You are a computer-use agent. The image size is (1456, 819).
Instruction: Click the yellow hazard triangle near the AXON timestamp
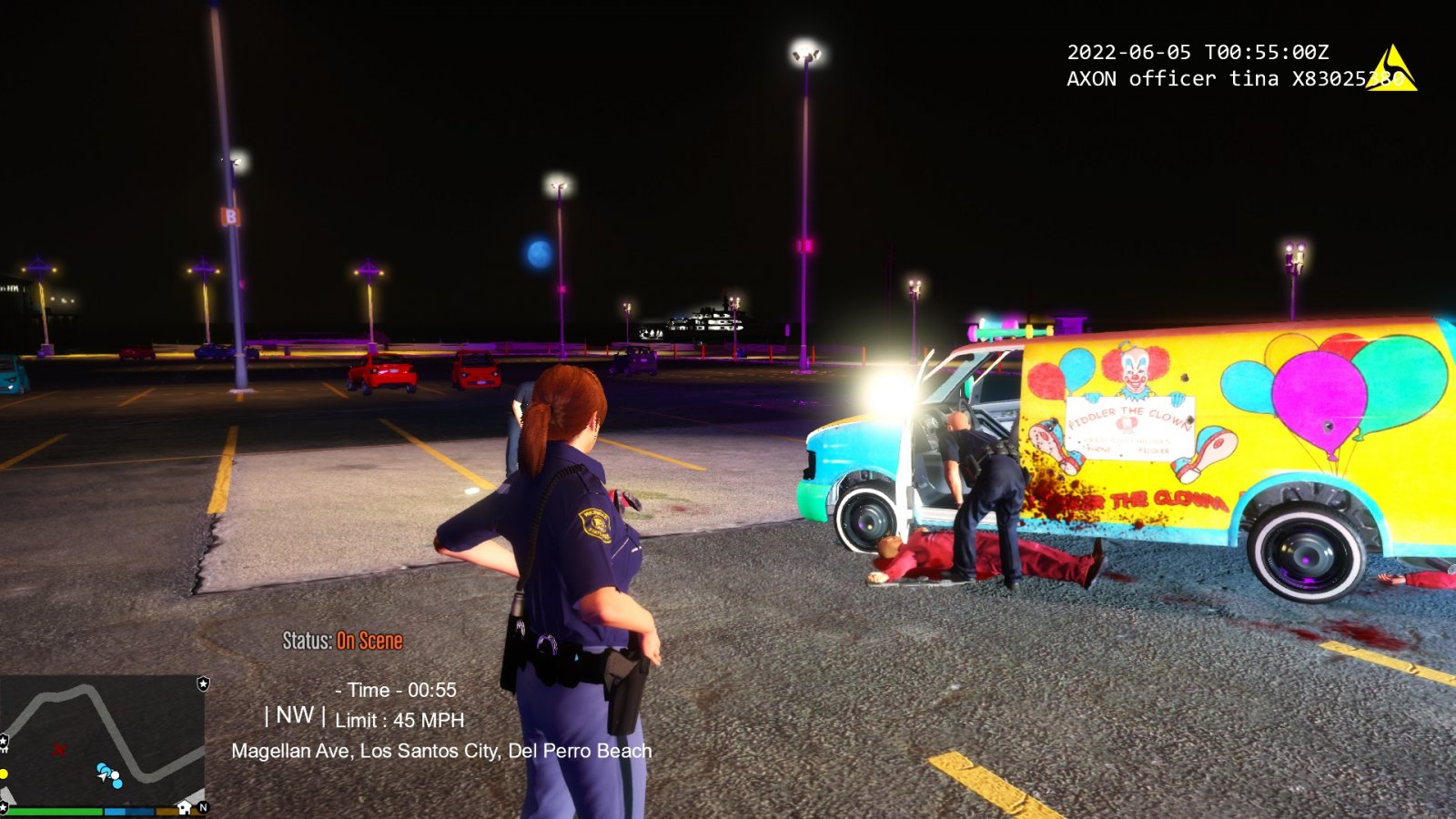tap(1390, 67)
